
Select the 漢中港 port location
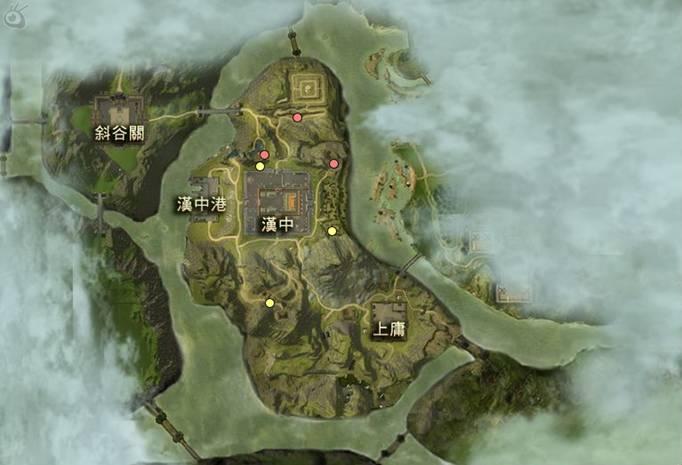204,193
